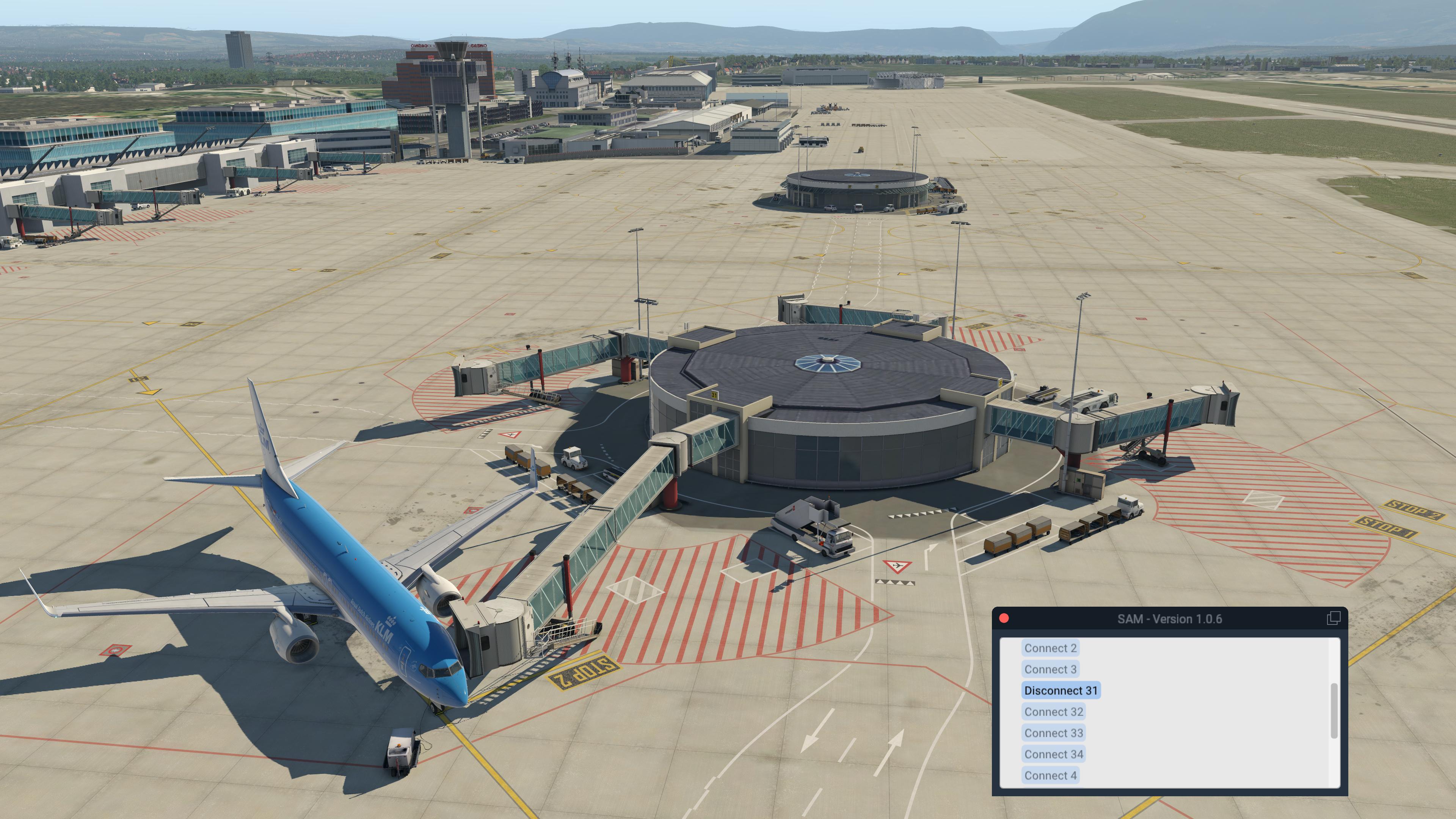The height and width of the screenshot is (819, 1456).
Task: Choose Connect 32 jetway
Action: [1054, 712]
